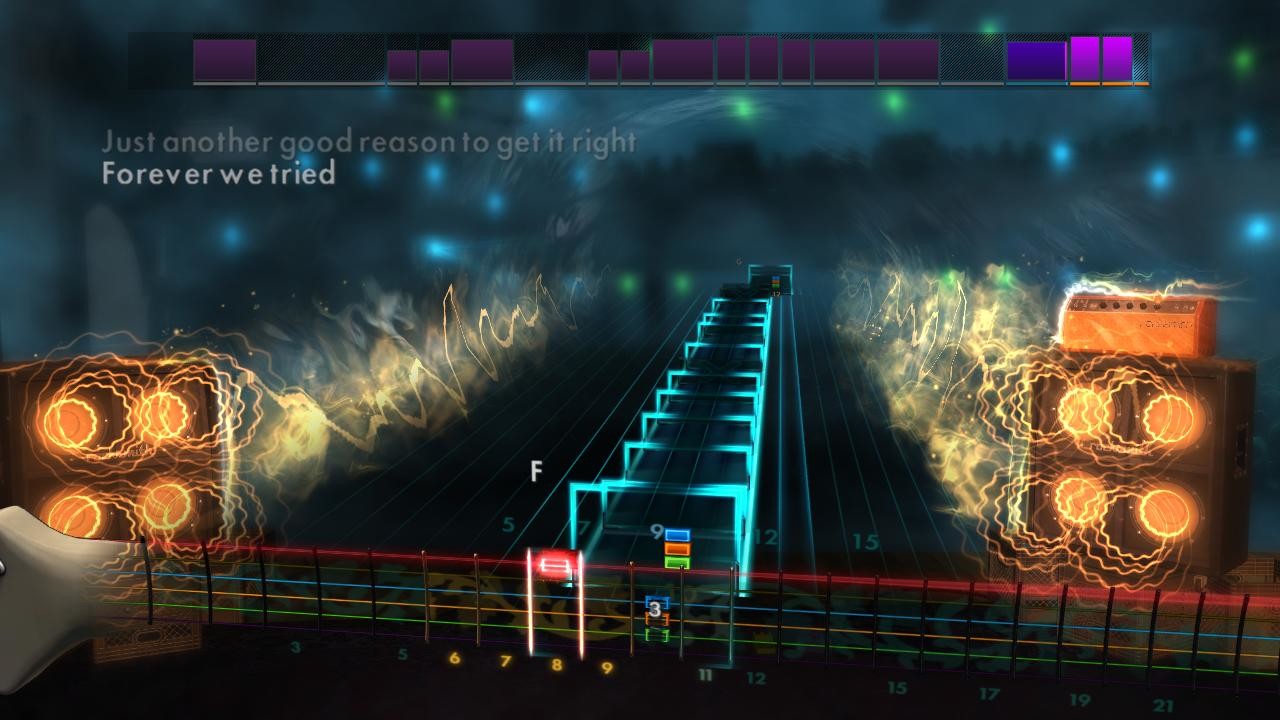Select the first purple phrase segment
Viewport: 1280px width, 720px height.
click(224, 58)
